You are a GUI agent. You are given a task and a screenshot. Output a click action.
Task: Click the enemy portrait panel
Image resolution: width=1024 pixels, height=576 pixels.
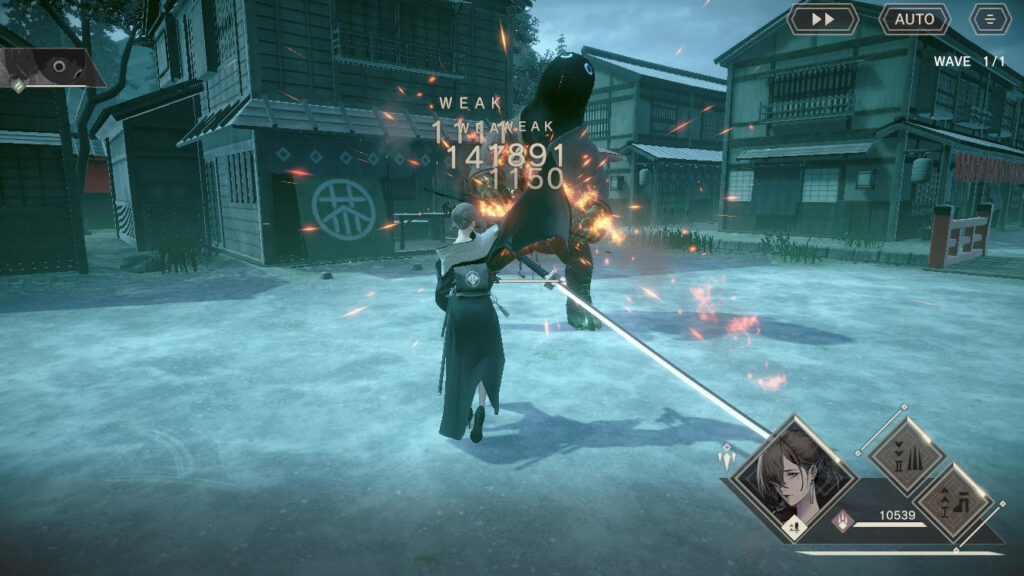coord(52,68)
